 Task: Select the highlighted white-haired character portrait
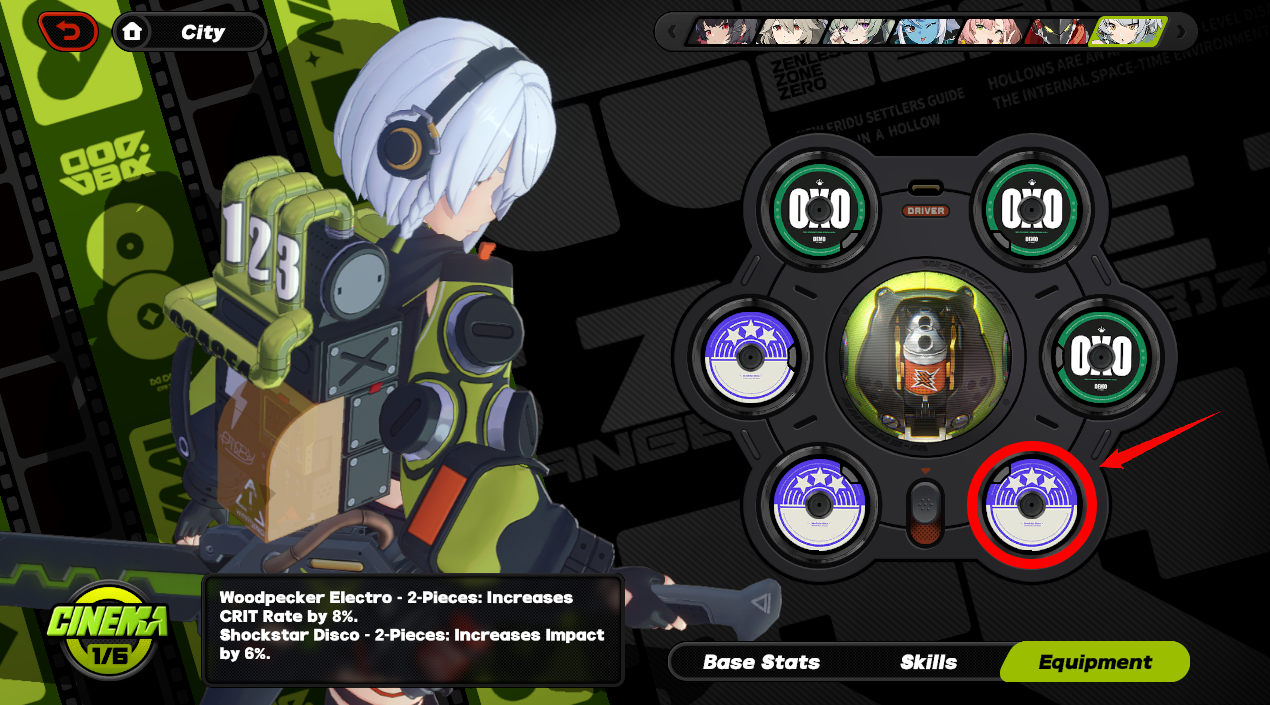pyautogui.click(x=1127, y=32)
